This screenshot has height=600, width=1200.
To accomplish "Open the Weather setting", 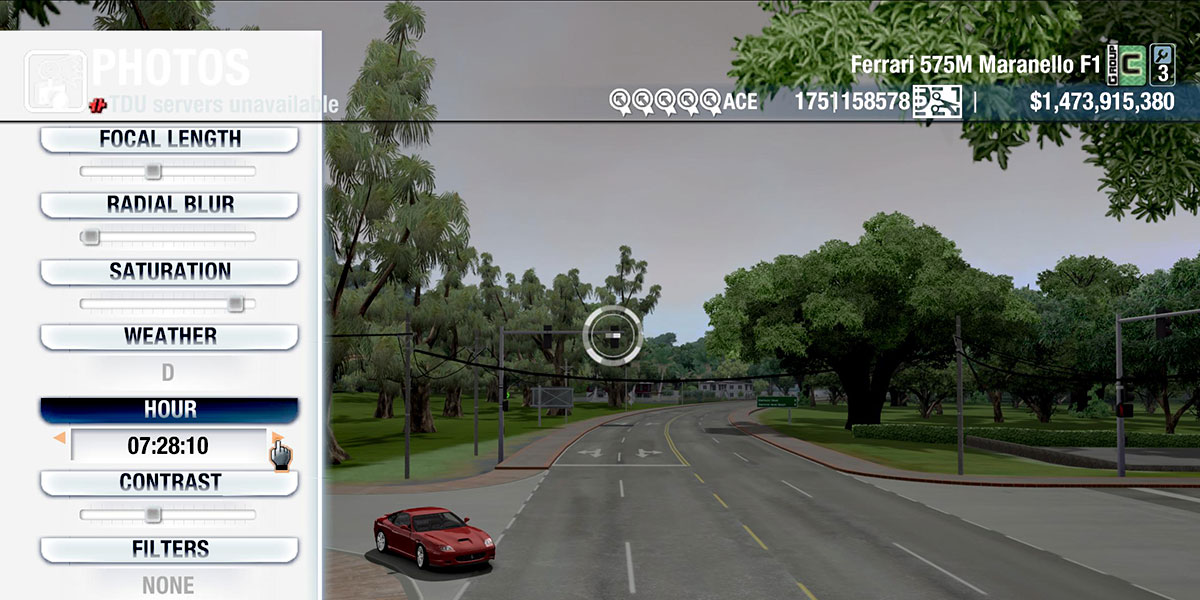I will tap(169, 336).
